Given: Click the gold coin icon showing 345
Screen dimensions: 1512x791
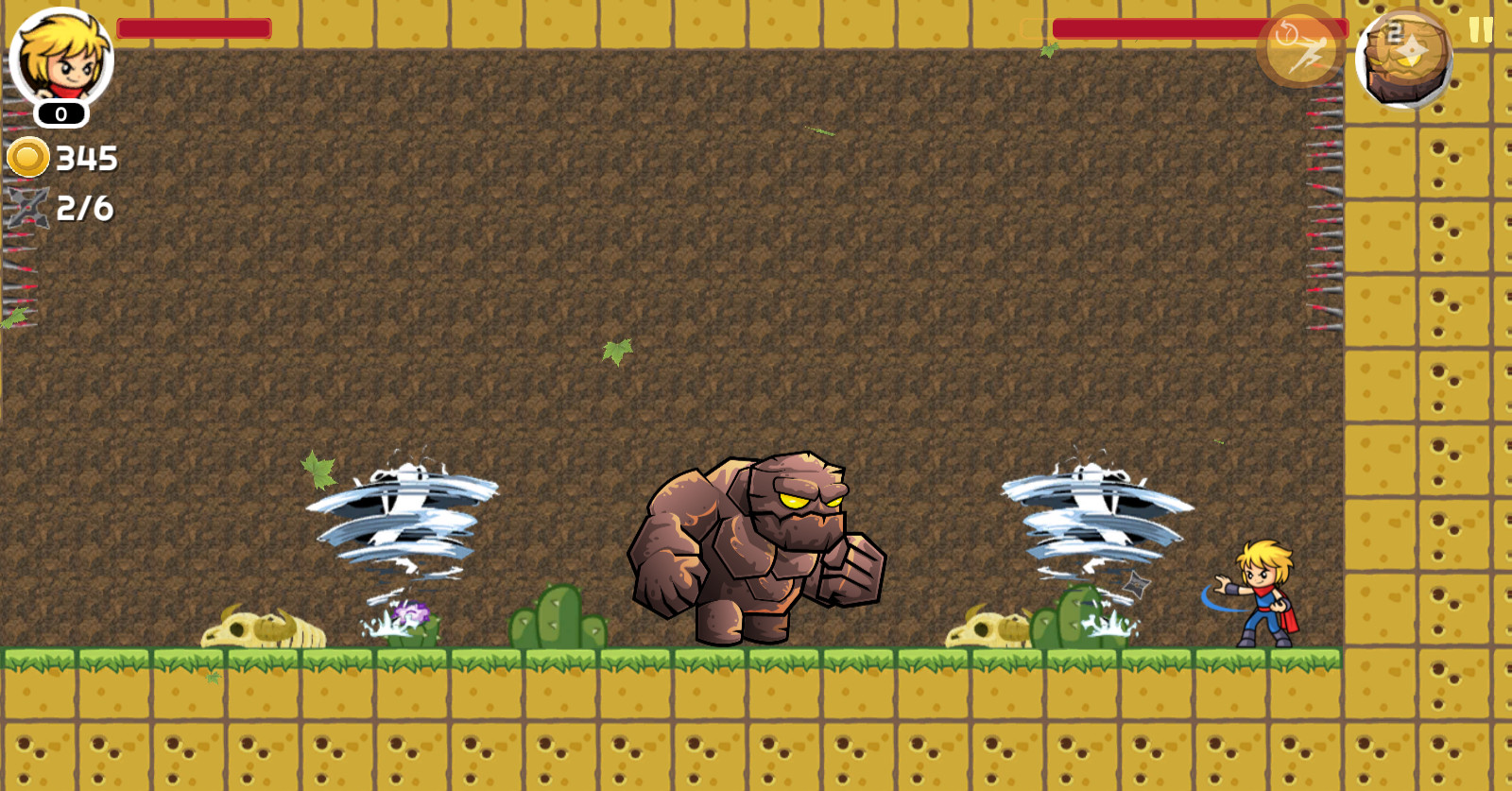Looking at the screenshot, I should (x=28, y=156).
